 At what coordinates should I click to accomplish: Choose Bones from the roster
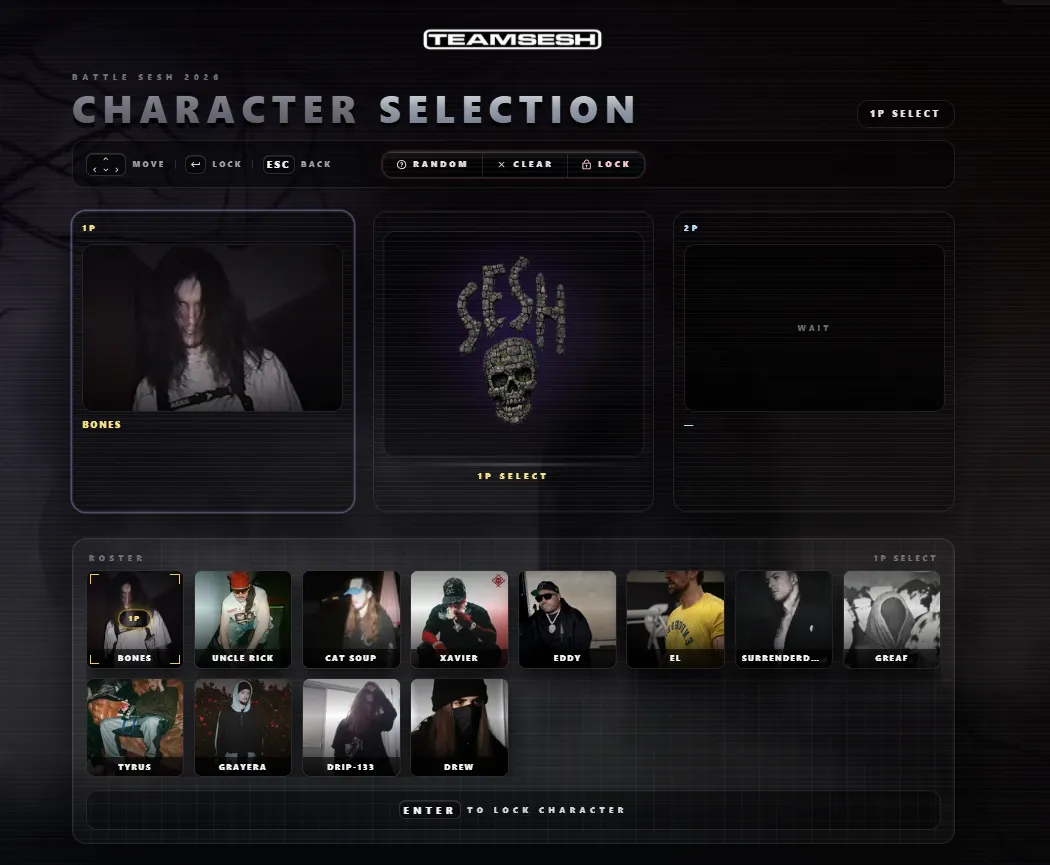135,618
